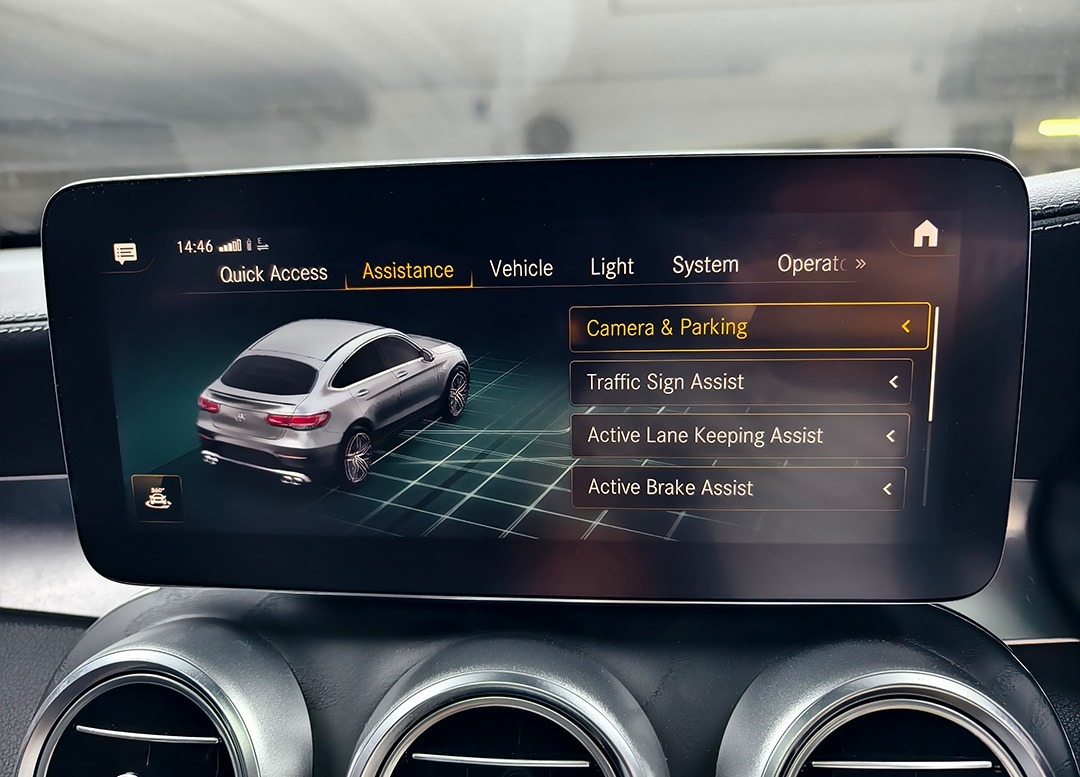
Task: Select Active Brake Assist
Action: [737, 488]
